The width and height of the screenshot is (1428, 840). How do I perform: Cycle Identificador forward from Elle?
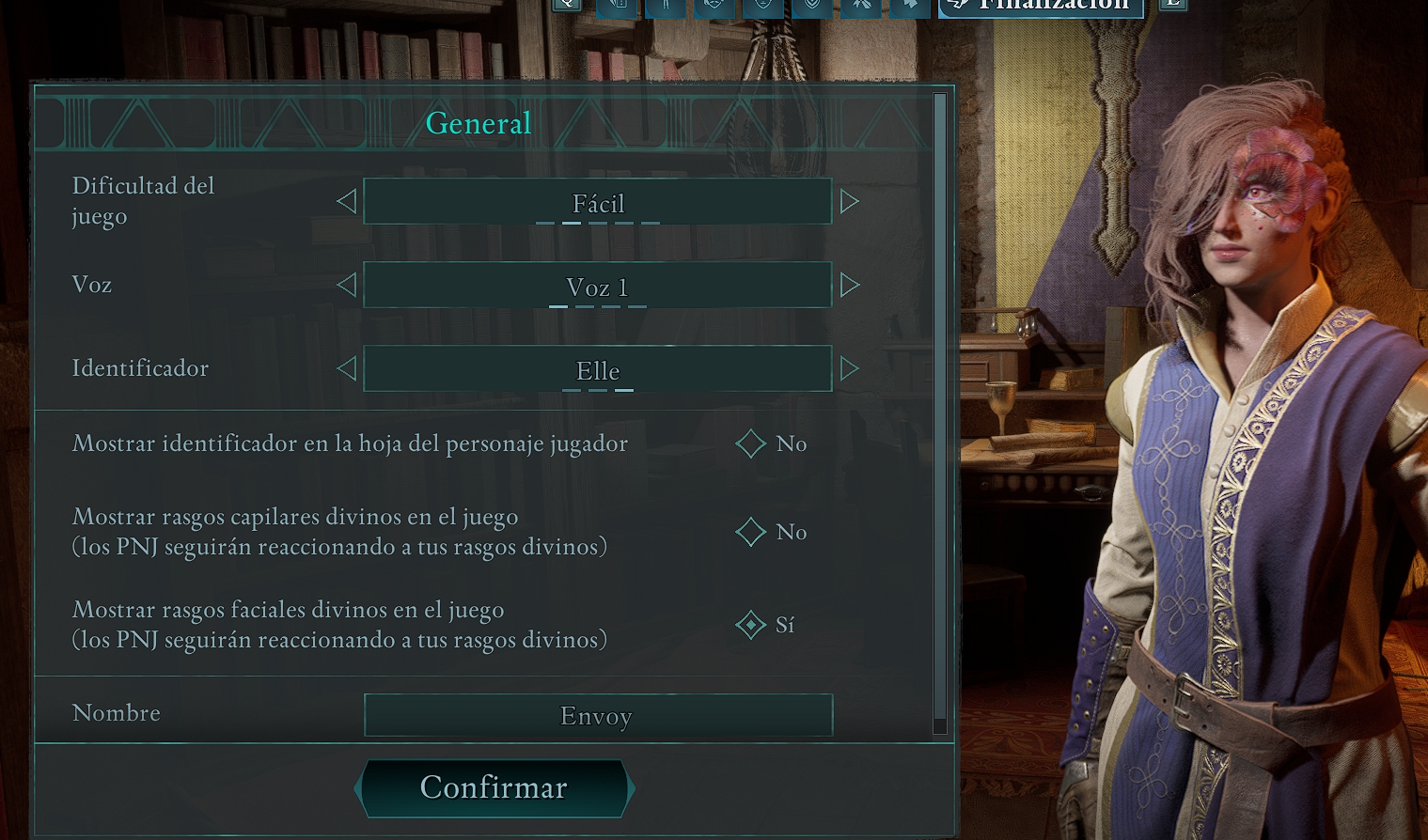[x=849, y=368]
